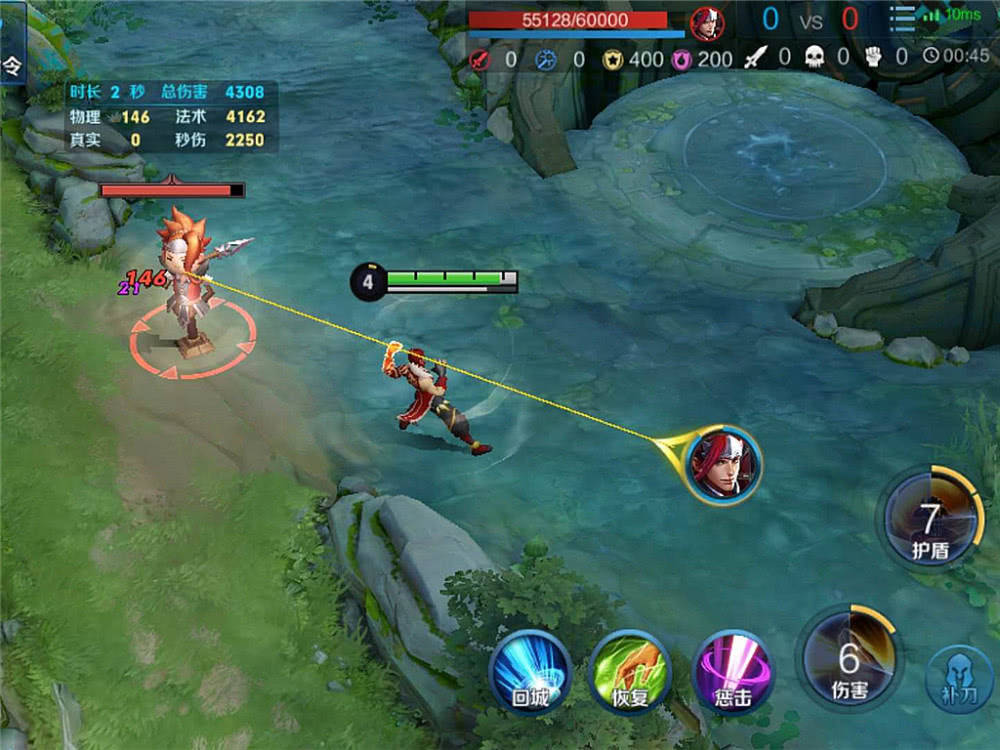Trigger the 护盾 shield skill
Viewport: 1000px width, 750px height.
[931, 520]
